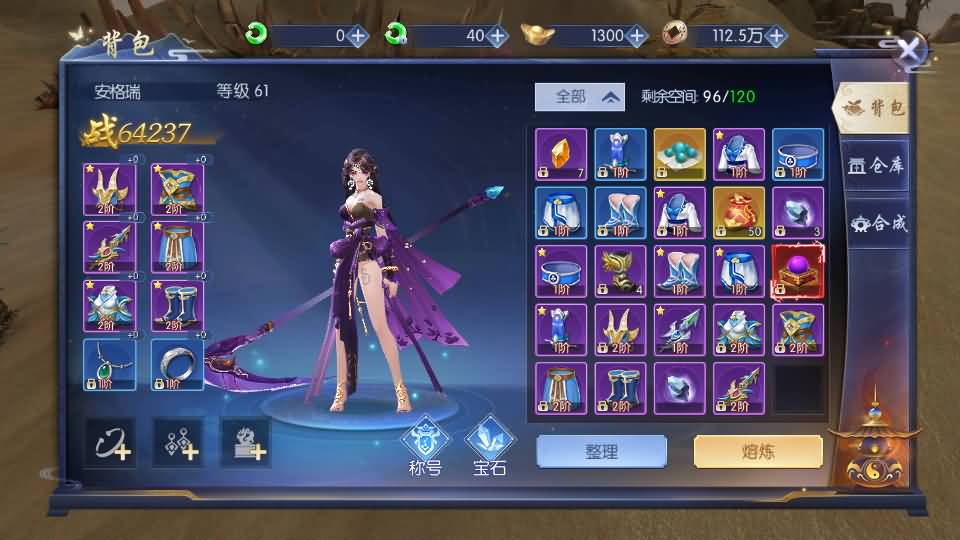
Task: Select the equipped green pendant necklace
Action: (x=110, y=365)
